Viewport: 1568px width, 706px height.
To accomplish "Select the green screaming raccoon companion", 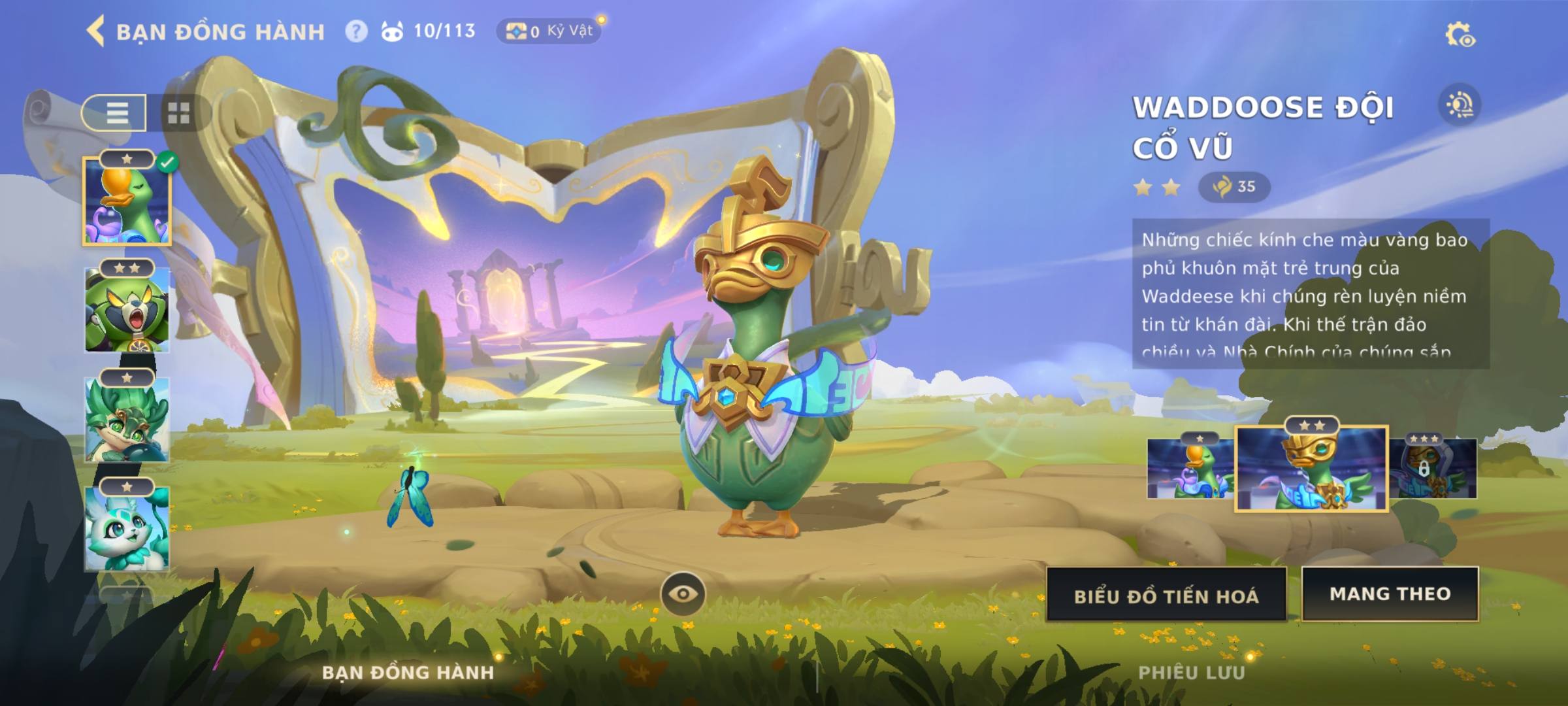I will tap(127, 309).
